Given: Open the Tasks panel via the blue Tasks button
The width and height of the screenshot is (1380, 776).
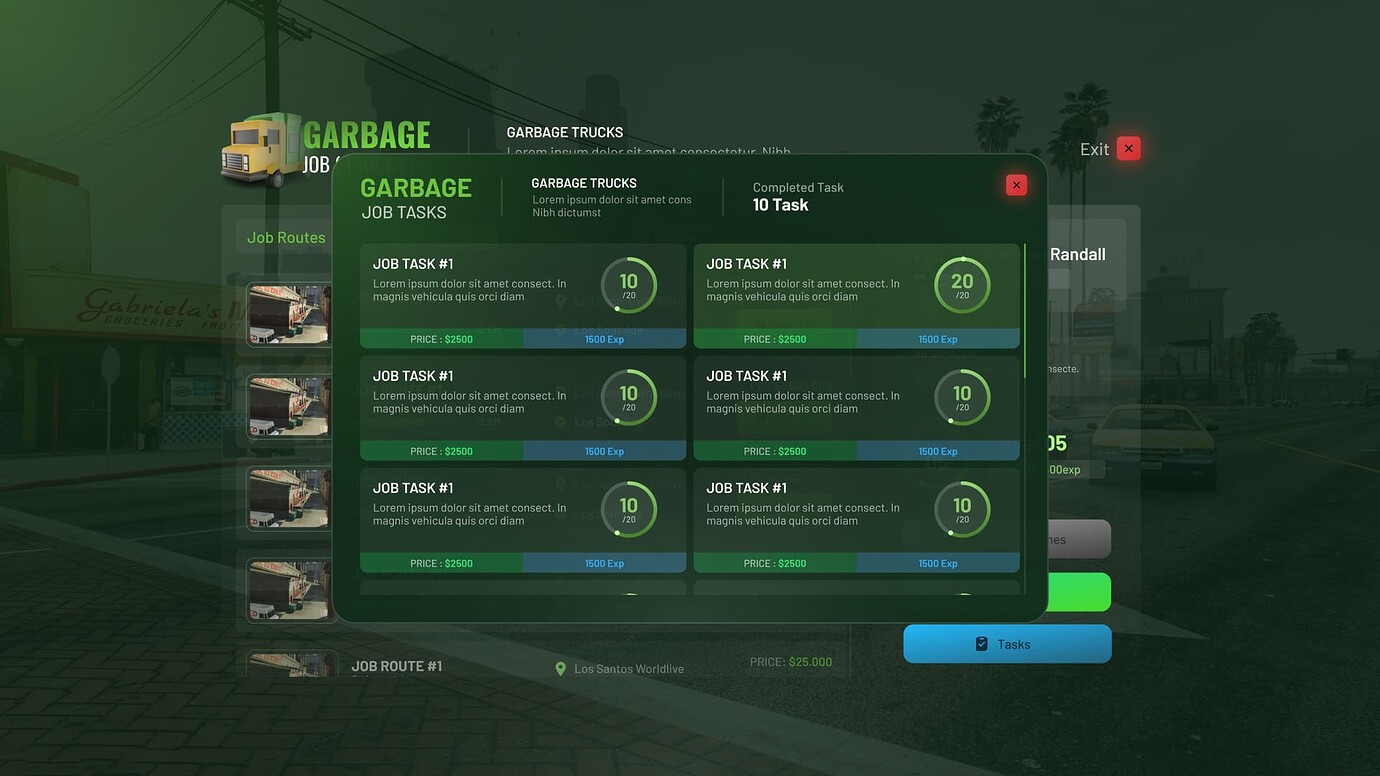Looking at the screenshot, I should click(x=1007, y=643).
